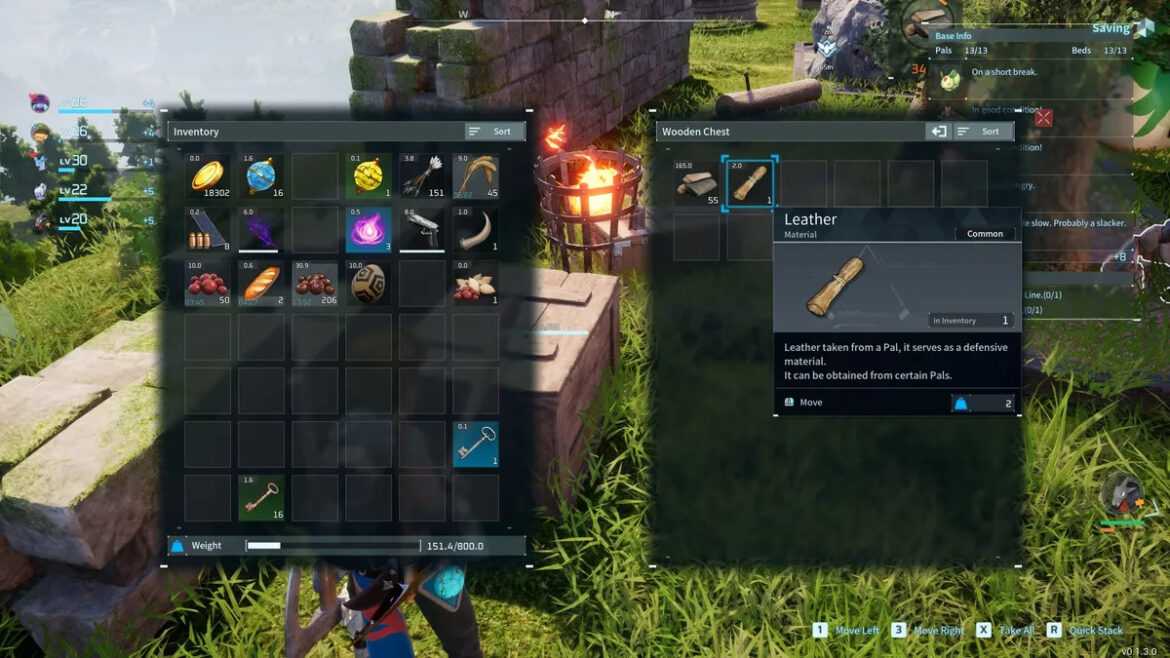Viewport: 1170px width, 658px height.
Task: Click the transfer arrow button on Wooden Chest
Action: [938, 131]
